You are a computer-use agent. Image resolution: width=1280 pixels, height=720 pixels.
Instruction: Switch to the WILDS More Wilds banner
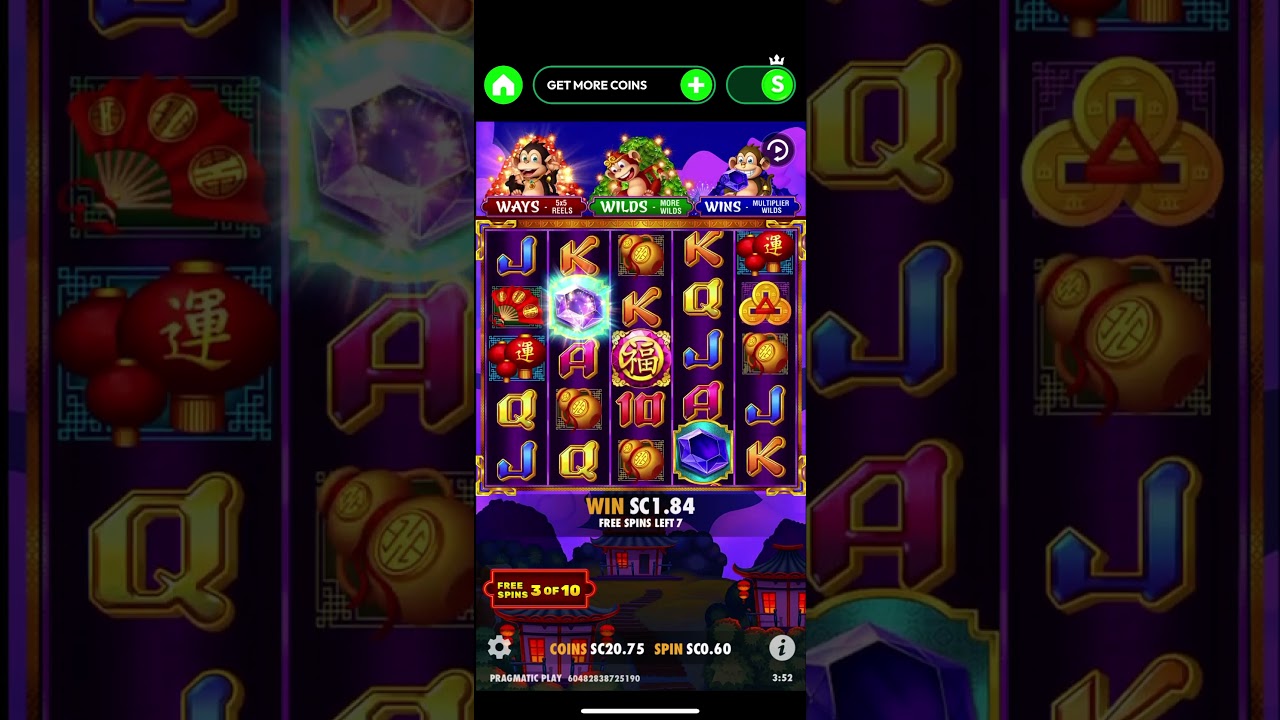click(x=640, y=206)
